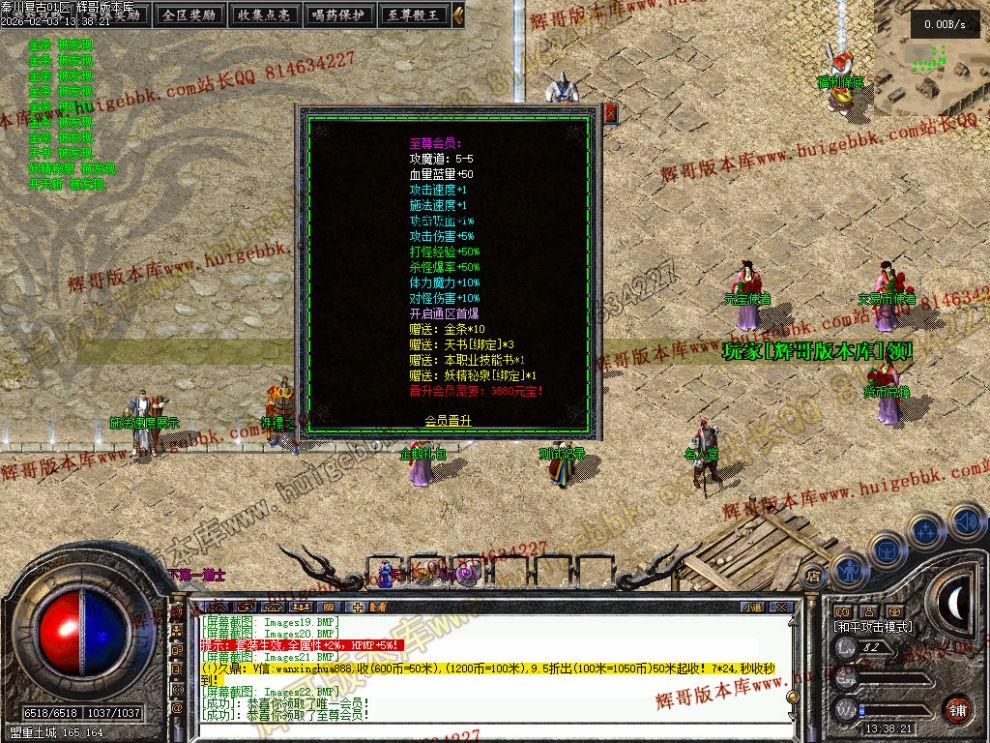
Task: Close the 至尊会员 dialog window
Action: [611, 113]
